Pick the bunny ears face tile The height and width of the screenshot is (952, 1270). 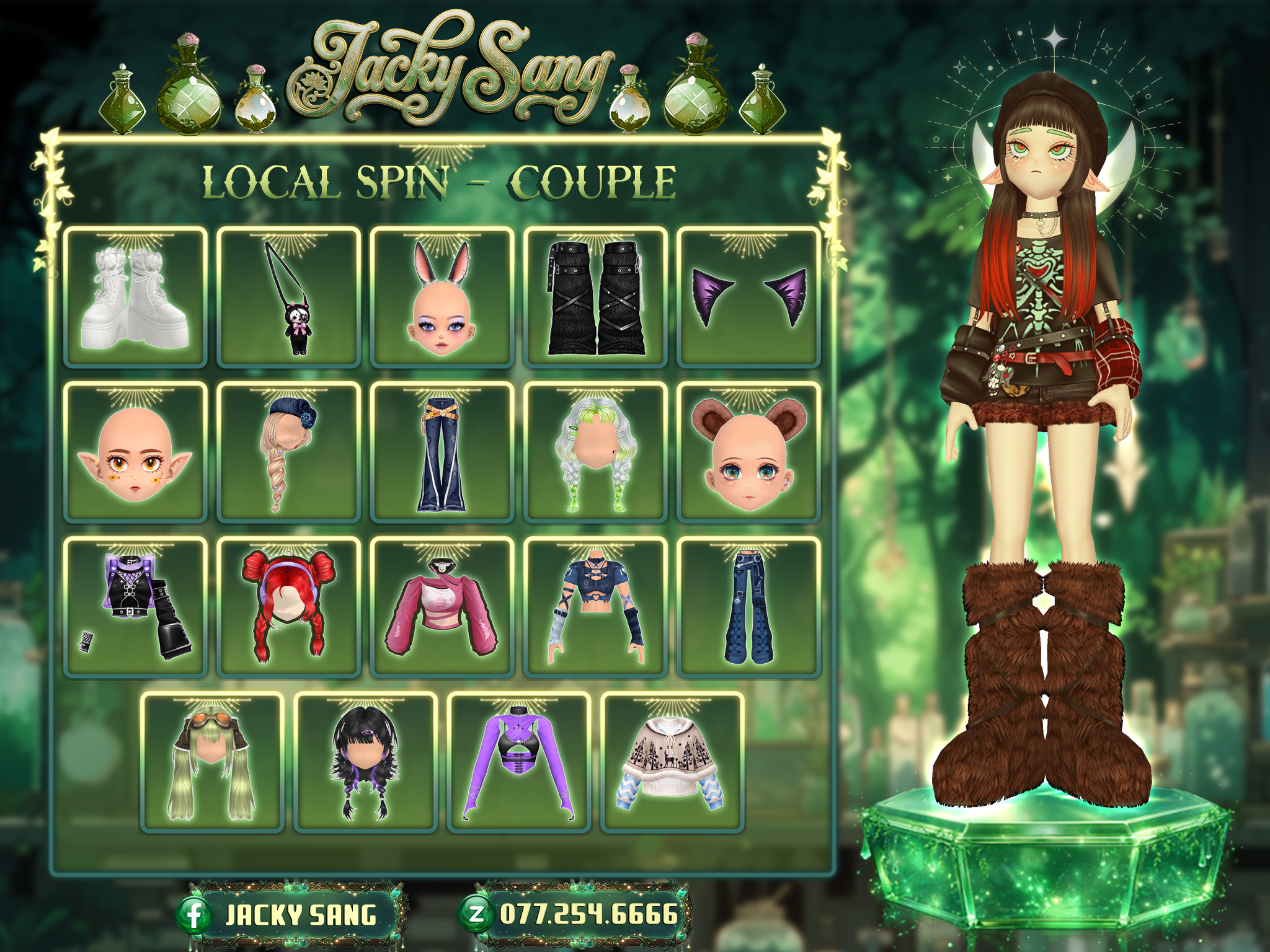click(x=442, y=297)
